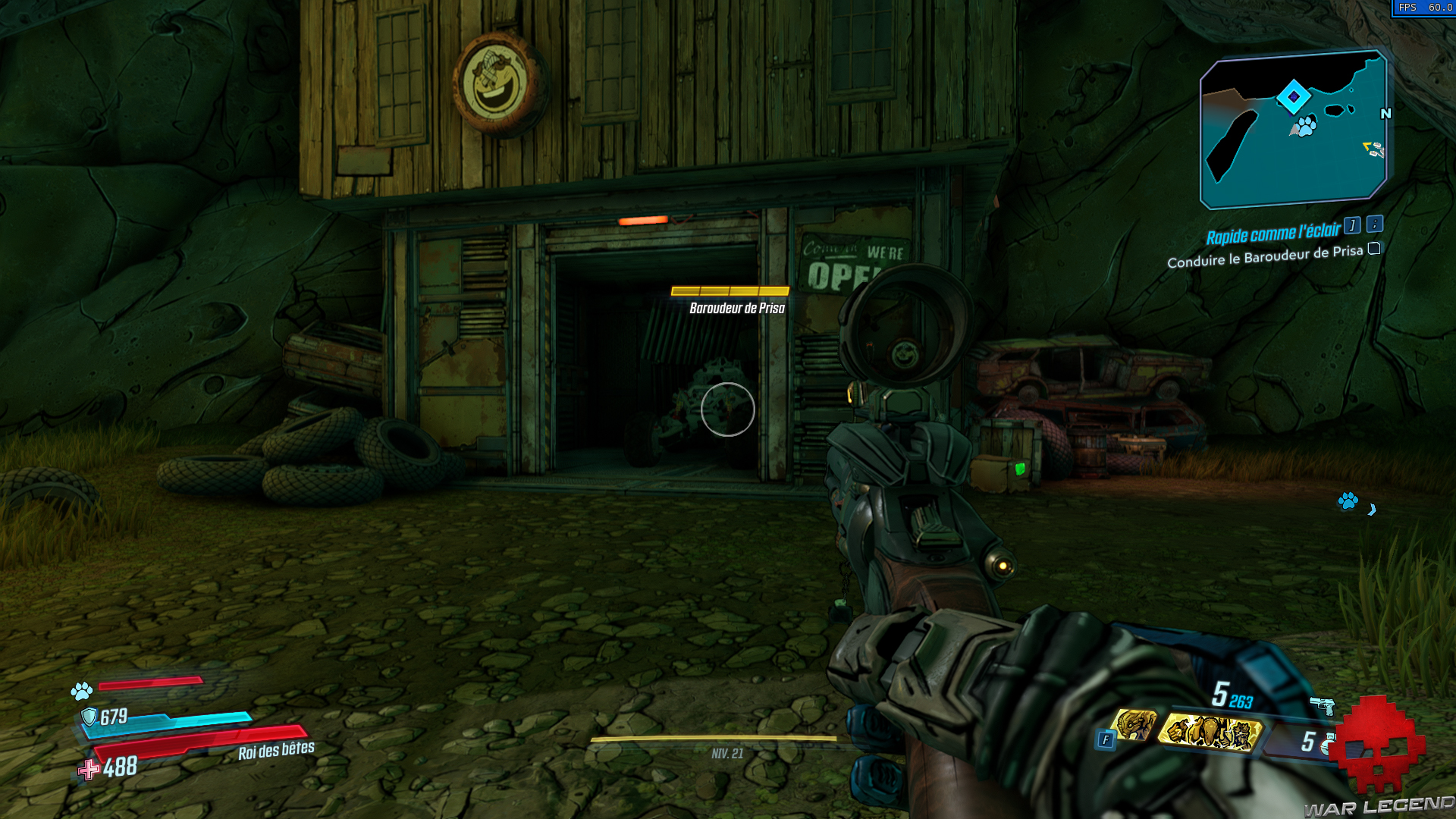
Task: Click the N compass letter on the minimap
Action: pos(1386,113)
